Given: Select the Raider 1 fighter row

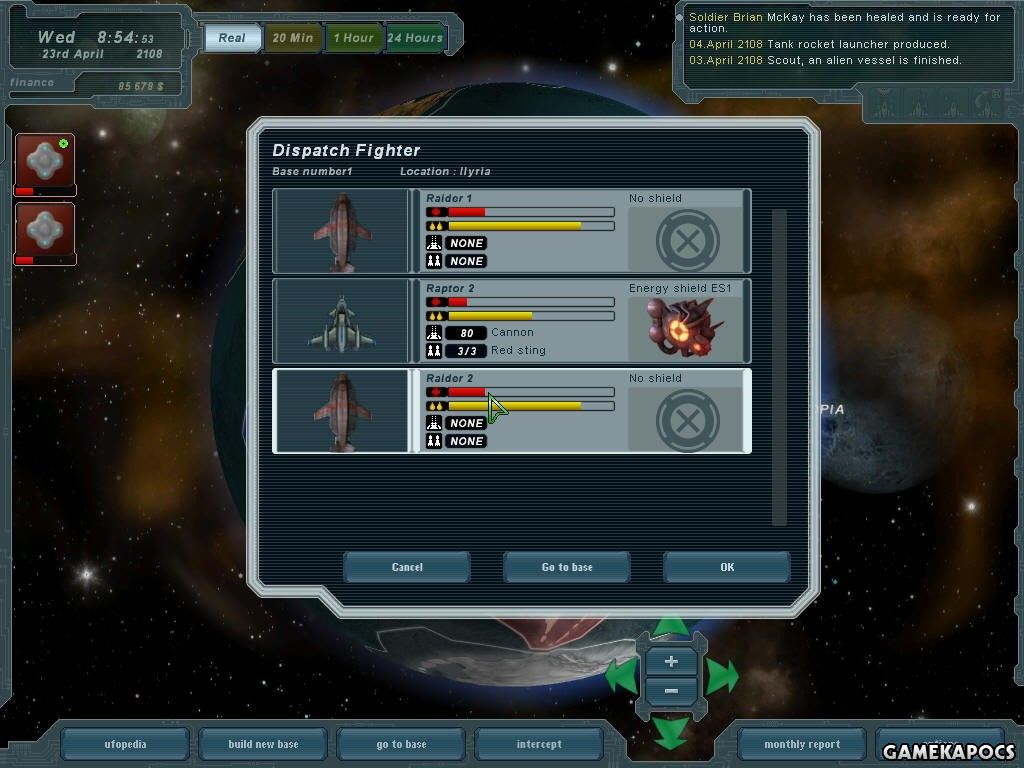Looking at the screenshot, I should [x=512, y=231].
